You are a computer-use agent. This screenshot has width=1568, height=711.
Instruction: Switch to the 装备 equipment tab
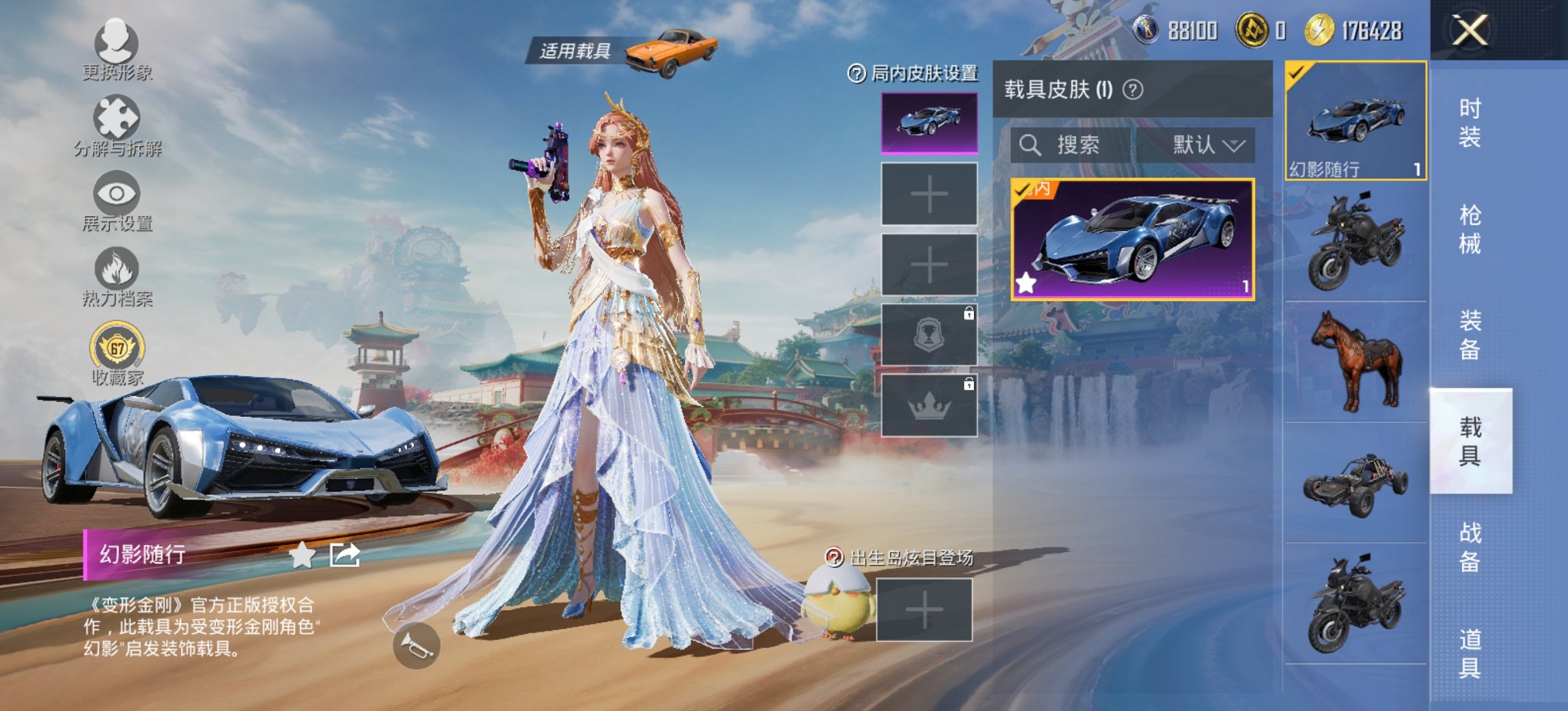click(x=1470, y=335)
